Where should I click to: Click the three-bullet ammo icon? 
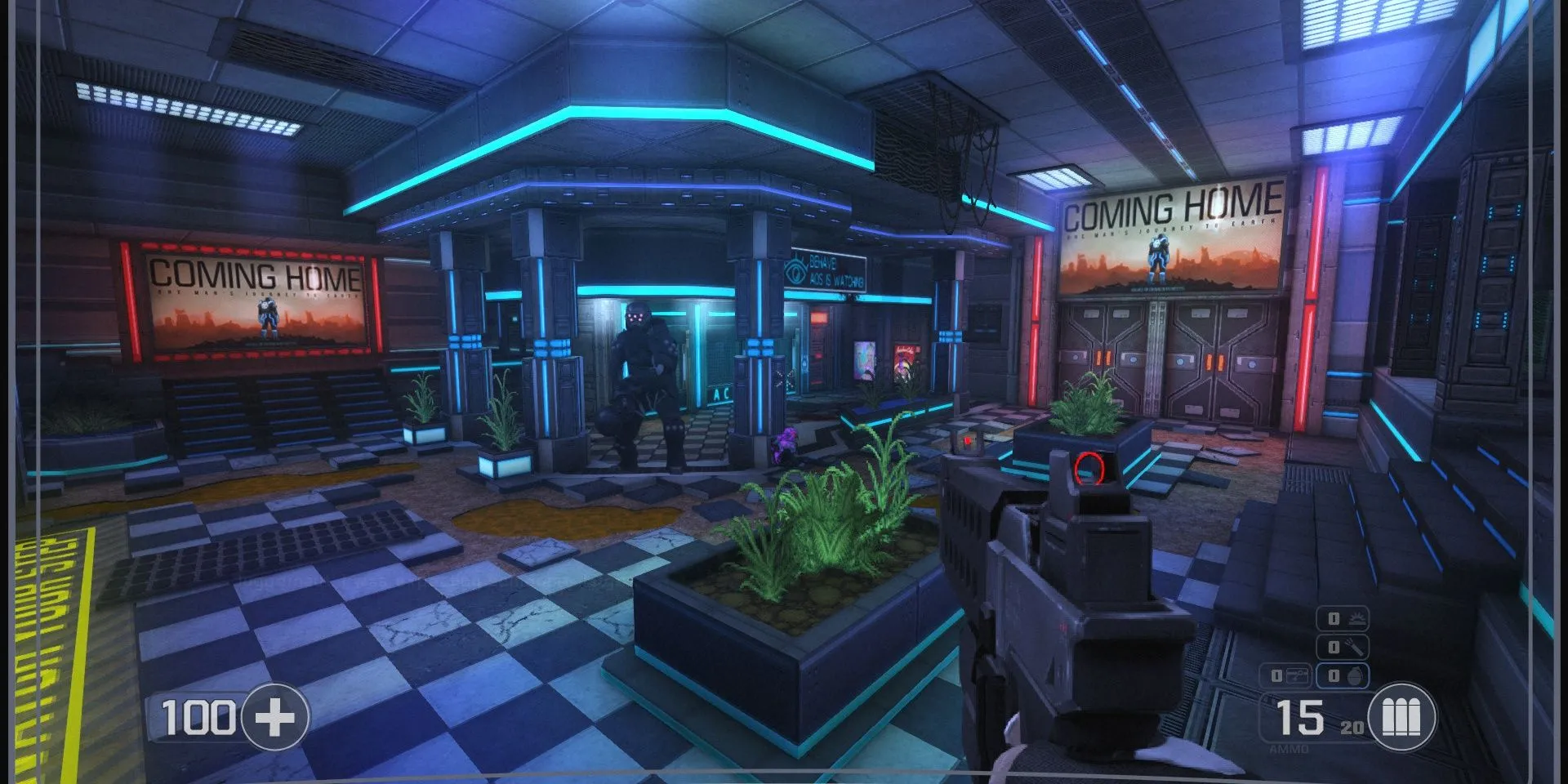(x=1401, y=718)
